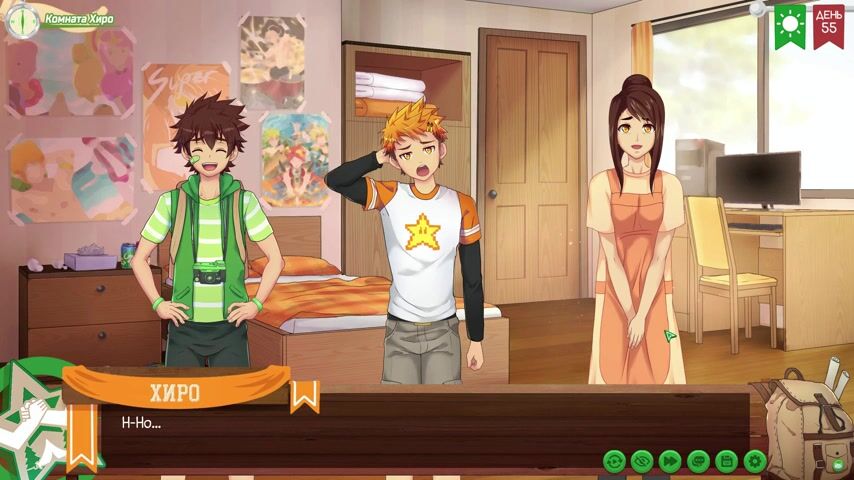Hide the dialogue box with the eye icon
The height and width of the screenshot is (480, 854).
pyautogui.click(x=642, y=461)
